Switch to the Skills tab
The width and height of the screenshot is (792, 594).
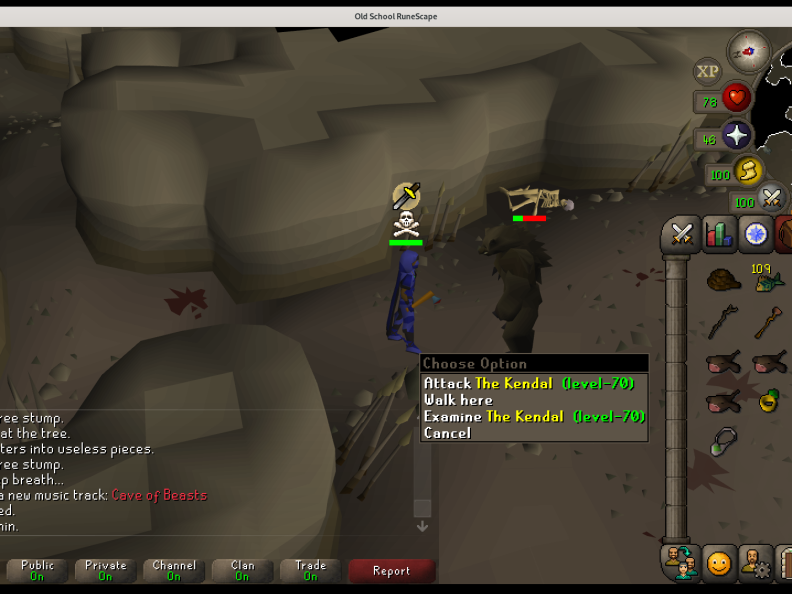[719, 235]
